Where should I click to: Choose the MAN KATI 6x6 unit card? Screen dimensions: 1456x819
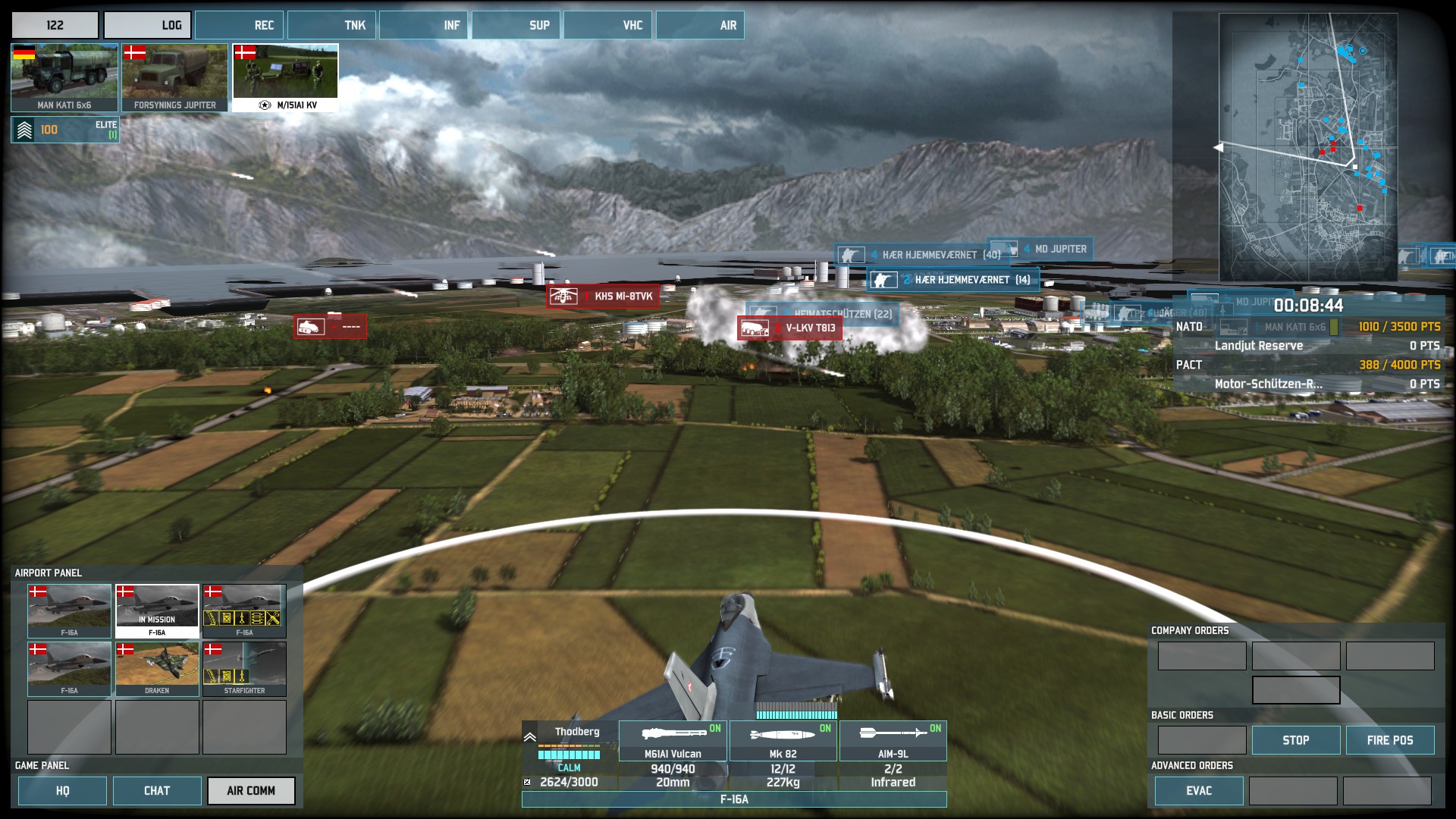(x=64, y=77)
